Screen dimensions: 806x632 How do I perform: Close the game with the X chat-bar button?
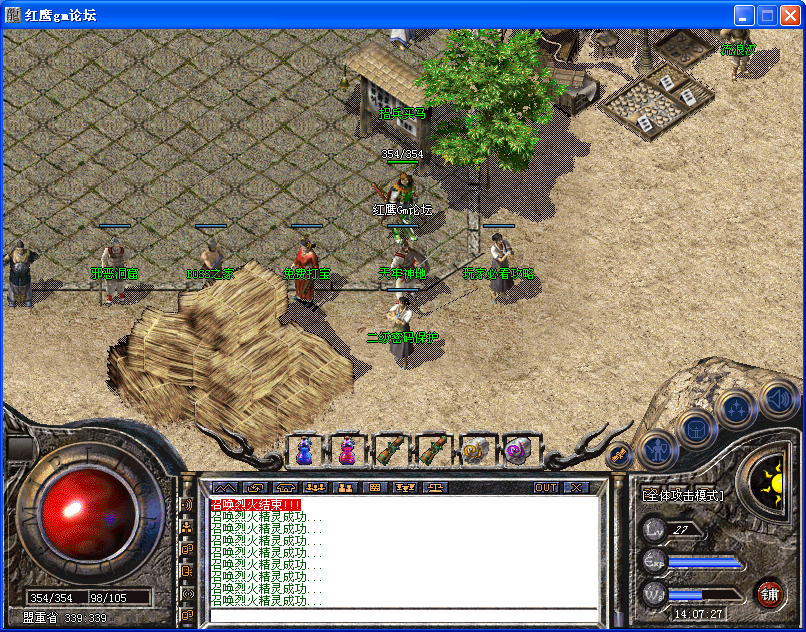coord(576,488)
